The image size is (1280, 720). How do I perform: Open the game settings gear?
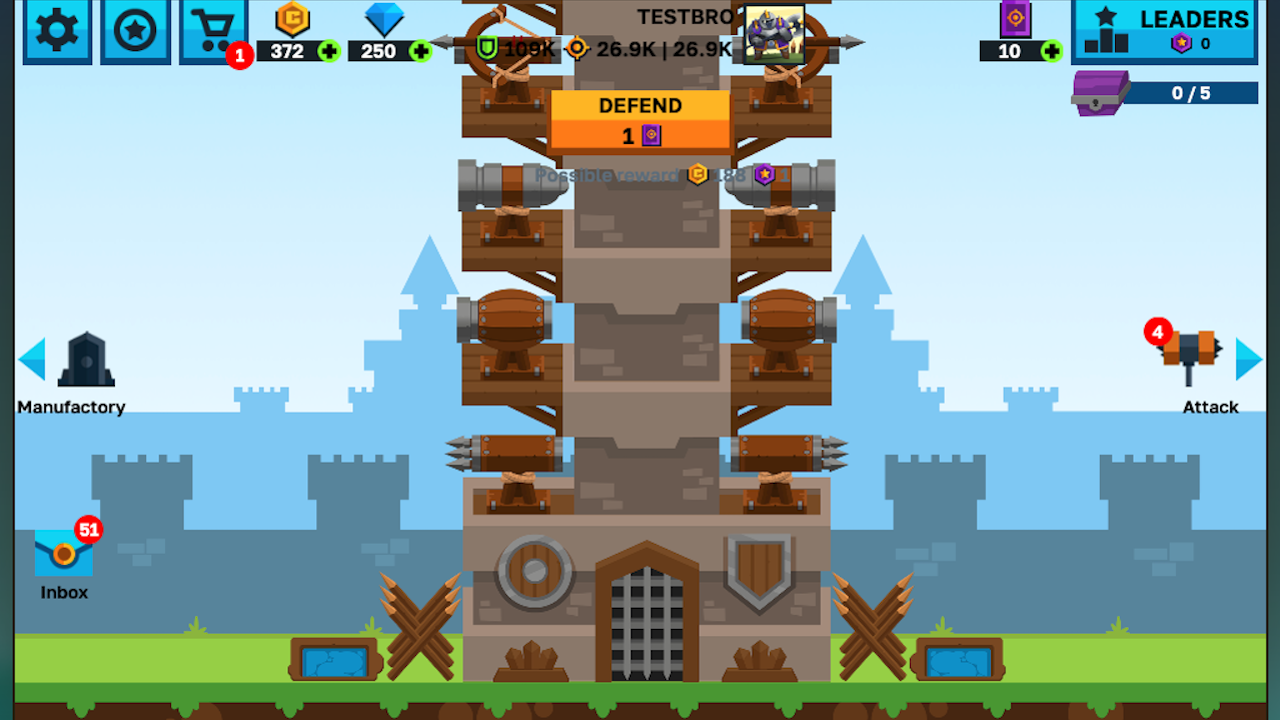(57, 32)
